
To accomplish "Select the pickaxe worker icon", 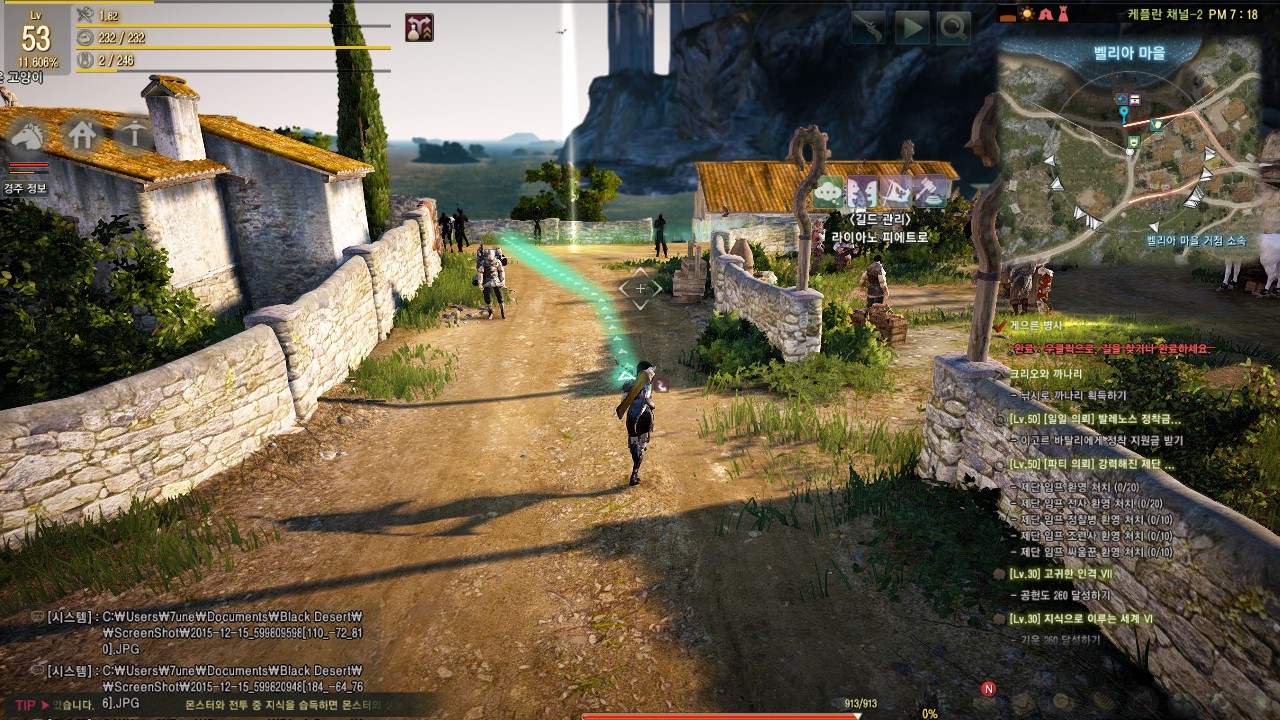I will click(x=132, y=133).
